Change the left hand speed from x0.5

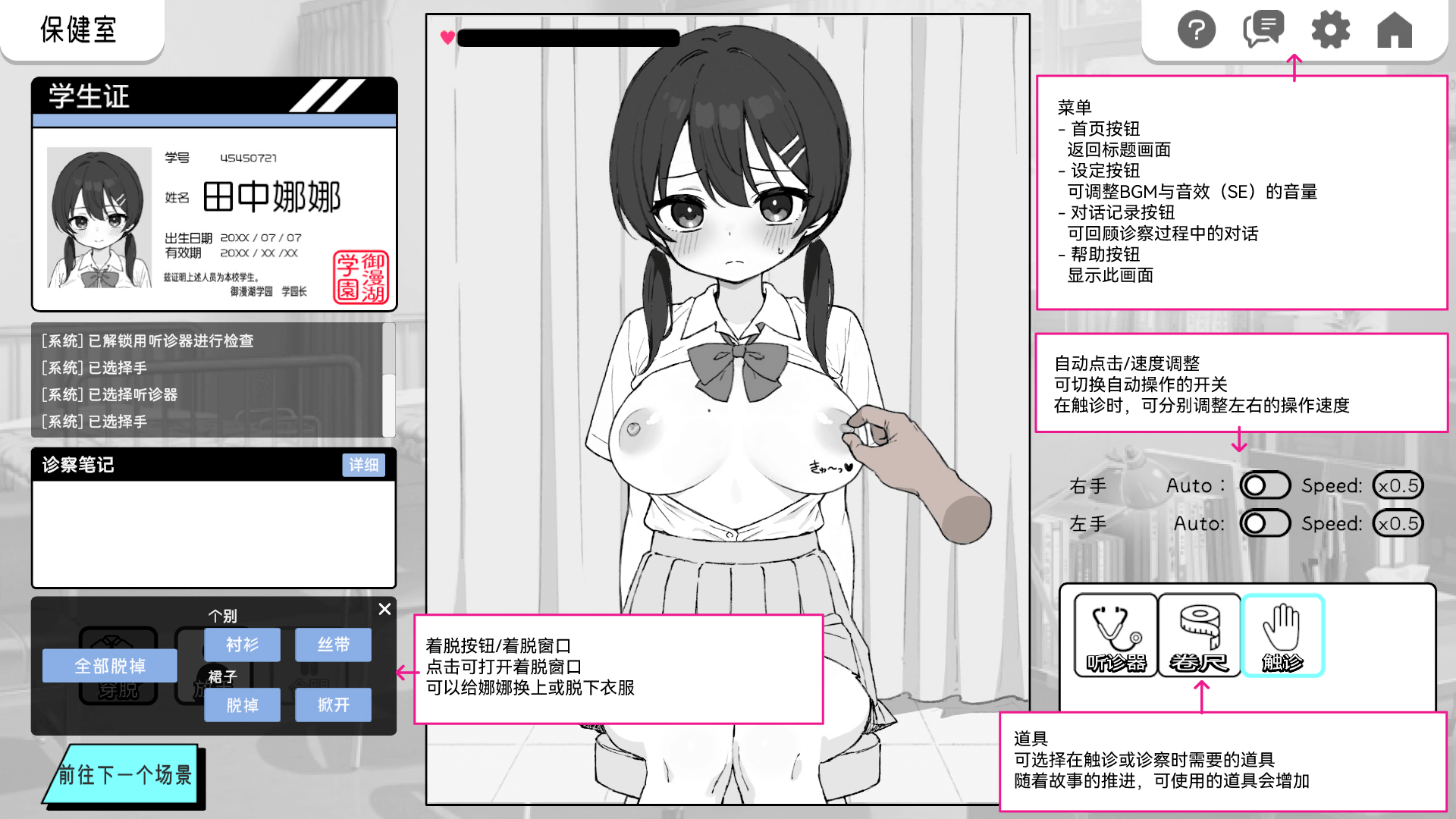pos(1398,523)
